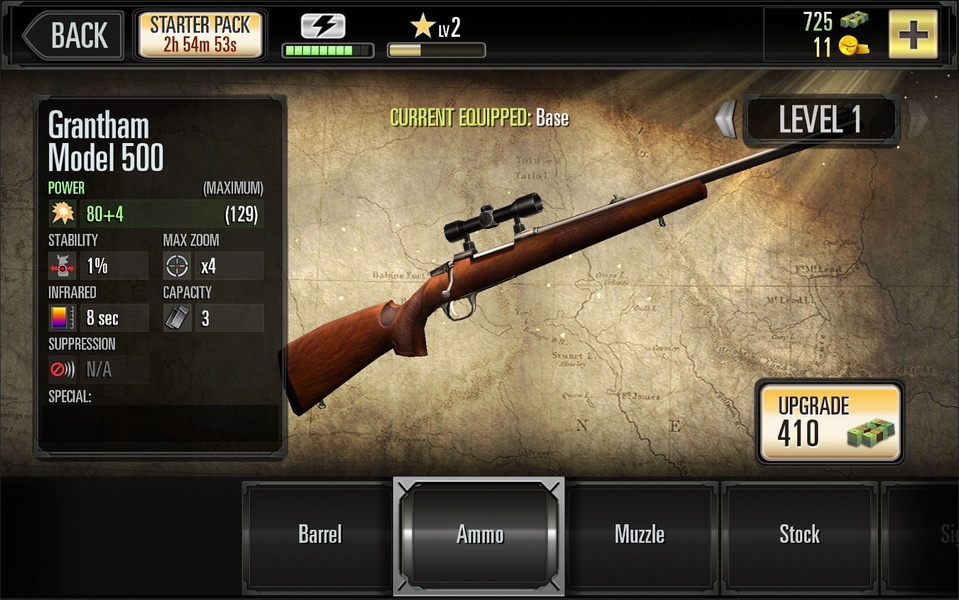The image size is (959, 600).
Task: Select the Barrel upgrade category
Action: 320,534
